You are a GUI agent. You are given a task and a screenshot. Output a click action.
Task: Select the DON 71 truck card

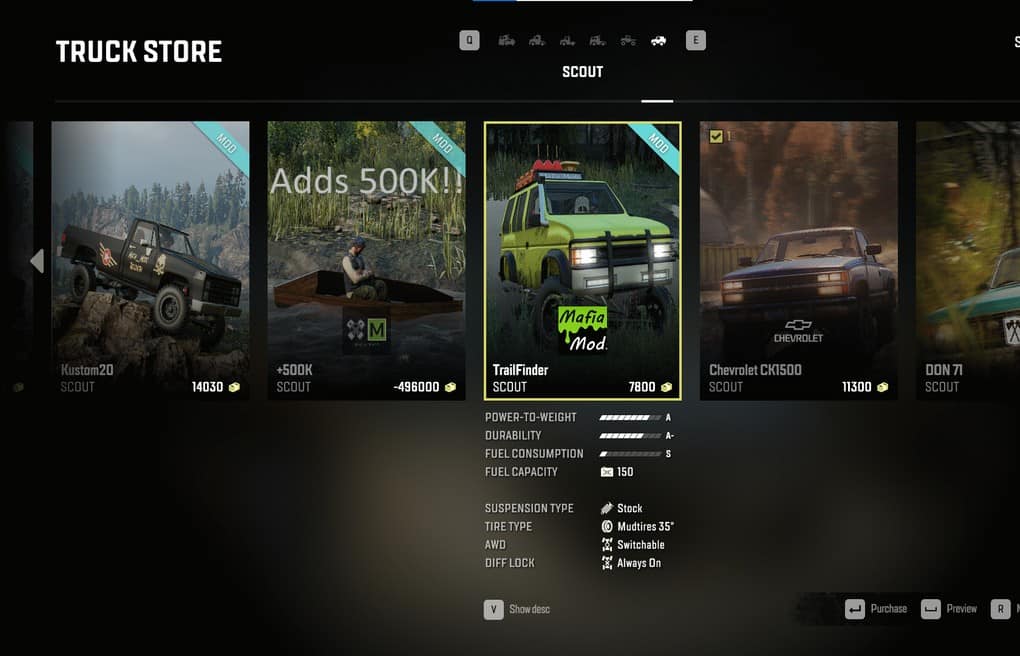tap(967, 260)
